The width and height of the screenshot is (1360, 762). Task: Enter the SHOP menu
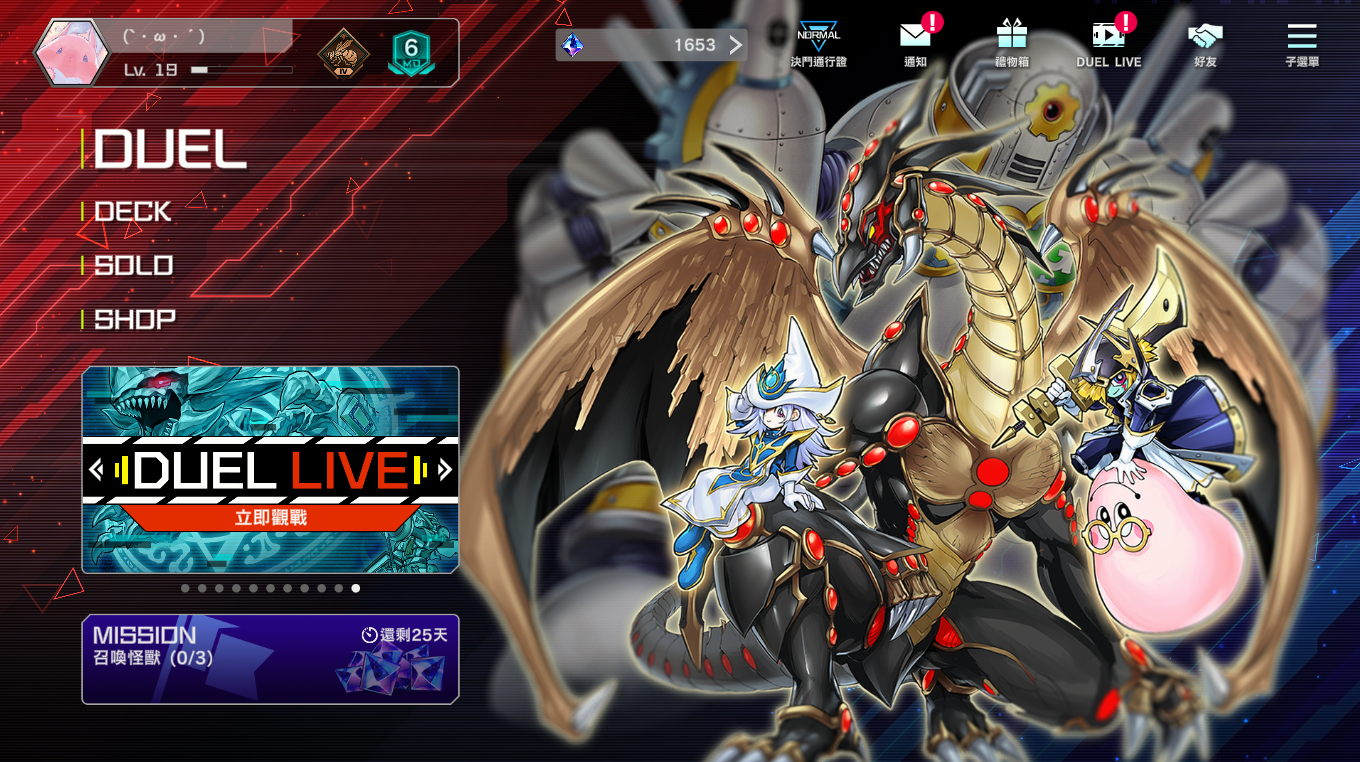point(135,320)
